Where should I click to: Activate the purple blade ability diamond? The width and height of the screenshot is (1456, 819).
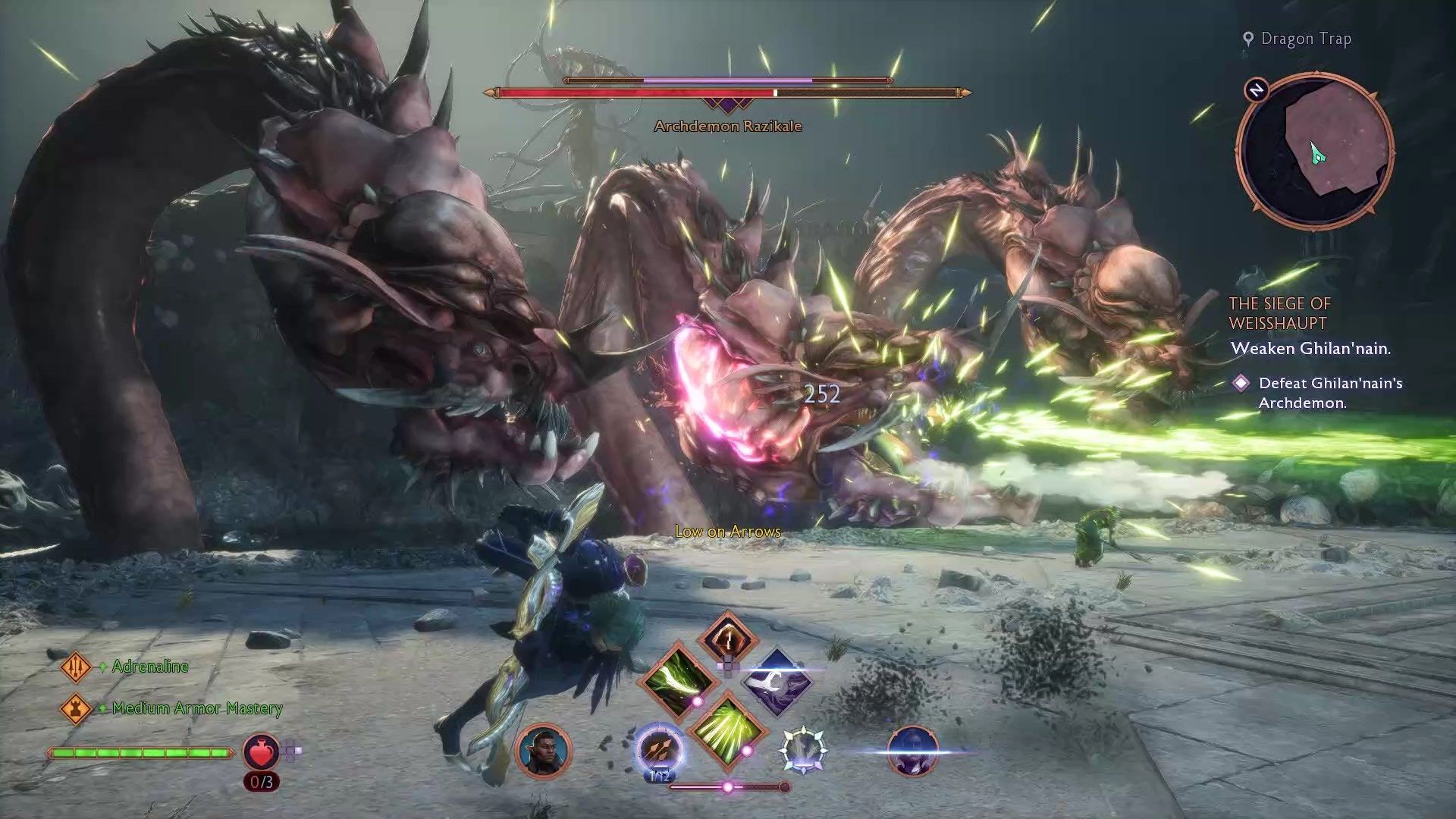(x=776, y=682)
